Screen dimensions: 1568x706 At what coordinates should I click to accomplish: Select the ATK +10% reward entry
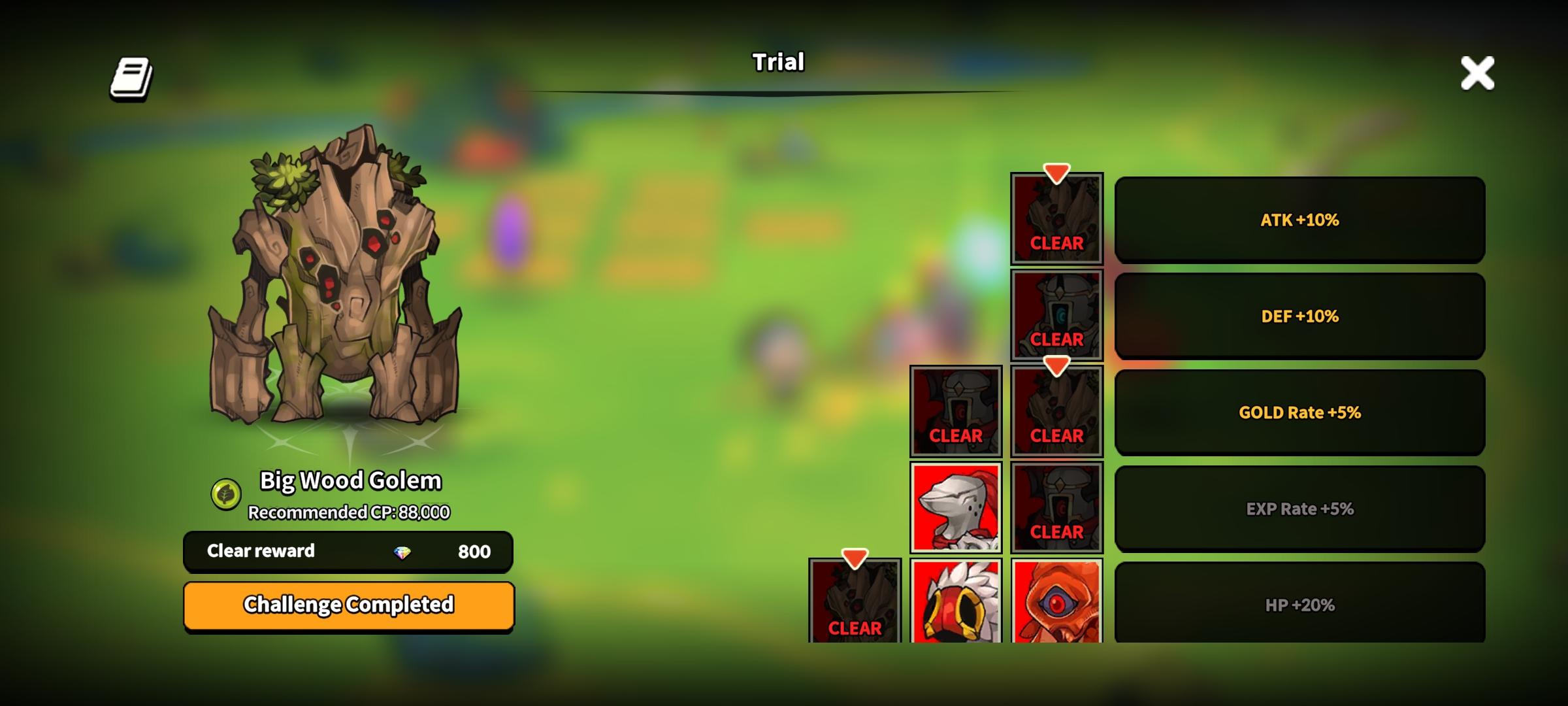[x=1301, y=220]
